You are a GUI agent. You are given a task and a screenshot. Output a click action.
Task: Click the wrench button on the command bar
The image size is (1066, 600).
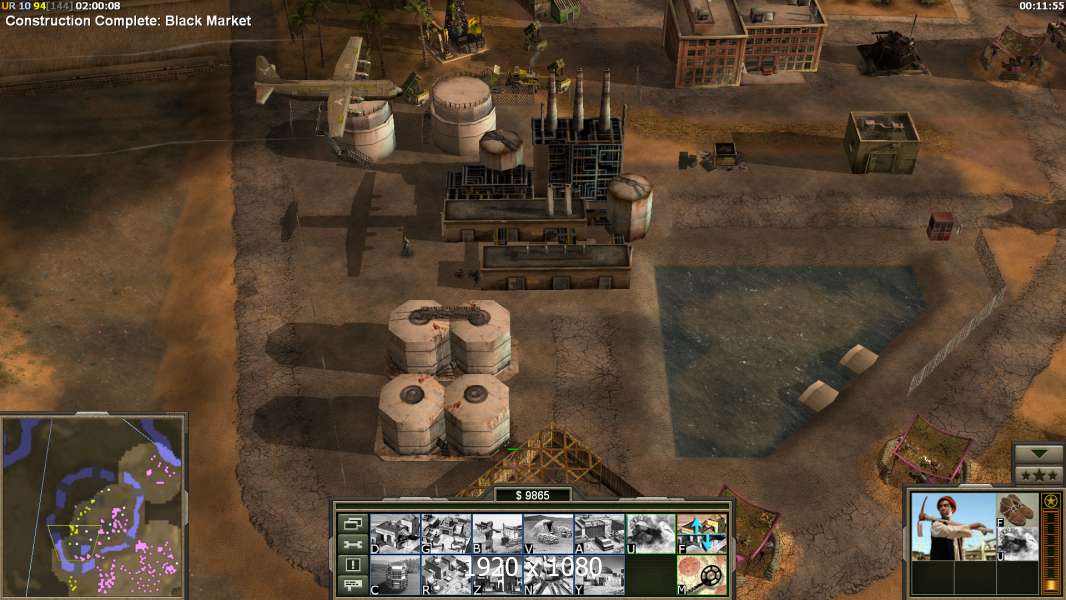pyautogui.click(x=352, y=544)
